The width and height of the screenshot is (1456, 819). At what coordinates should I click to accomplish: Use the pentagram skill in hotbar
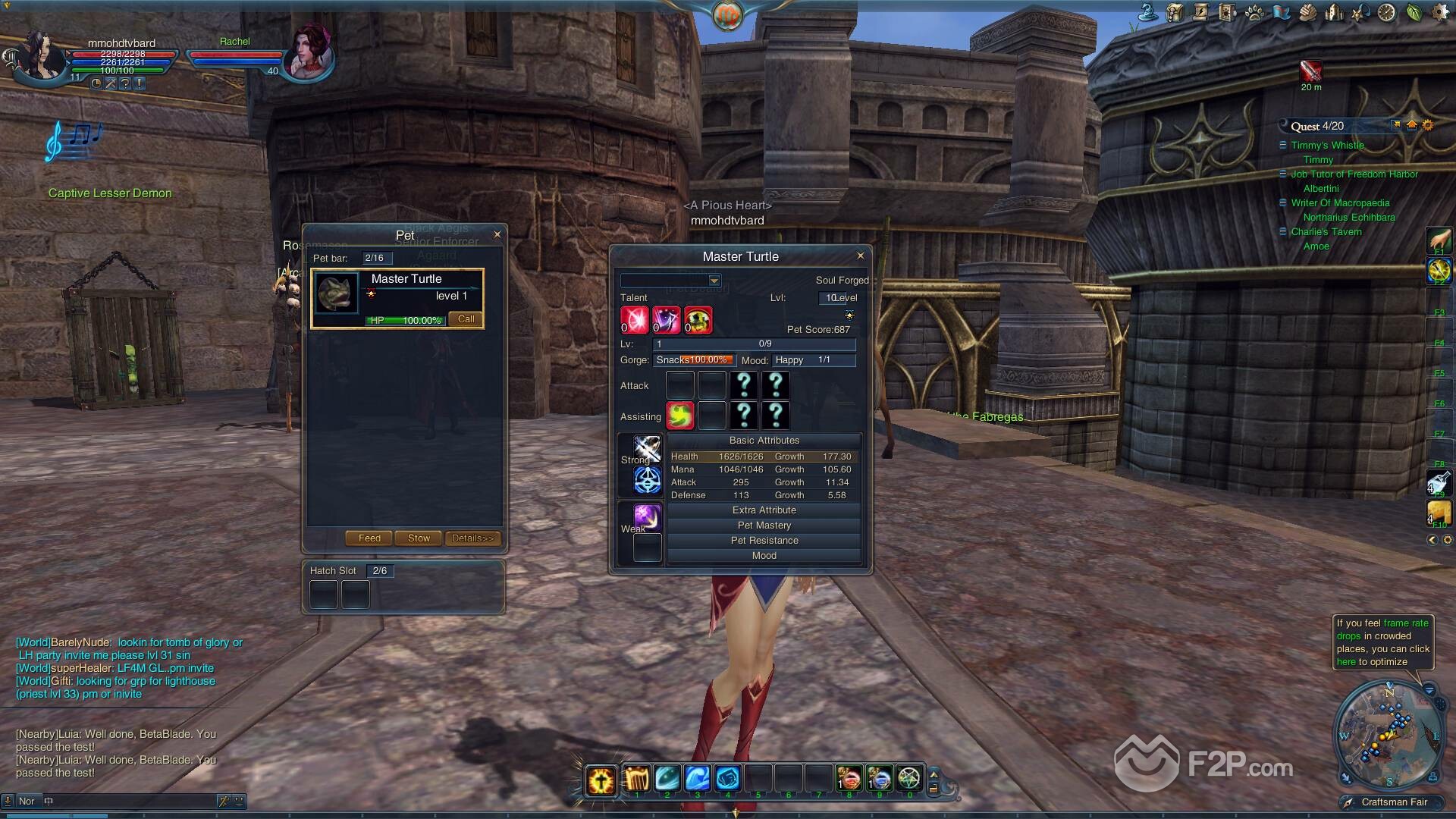pos(908,779)
